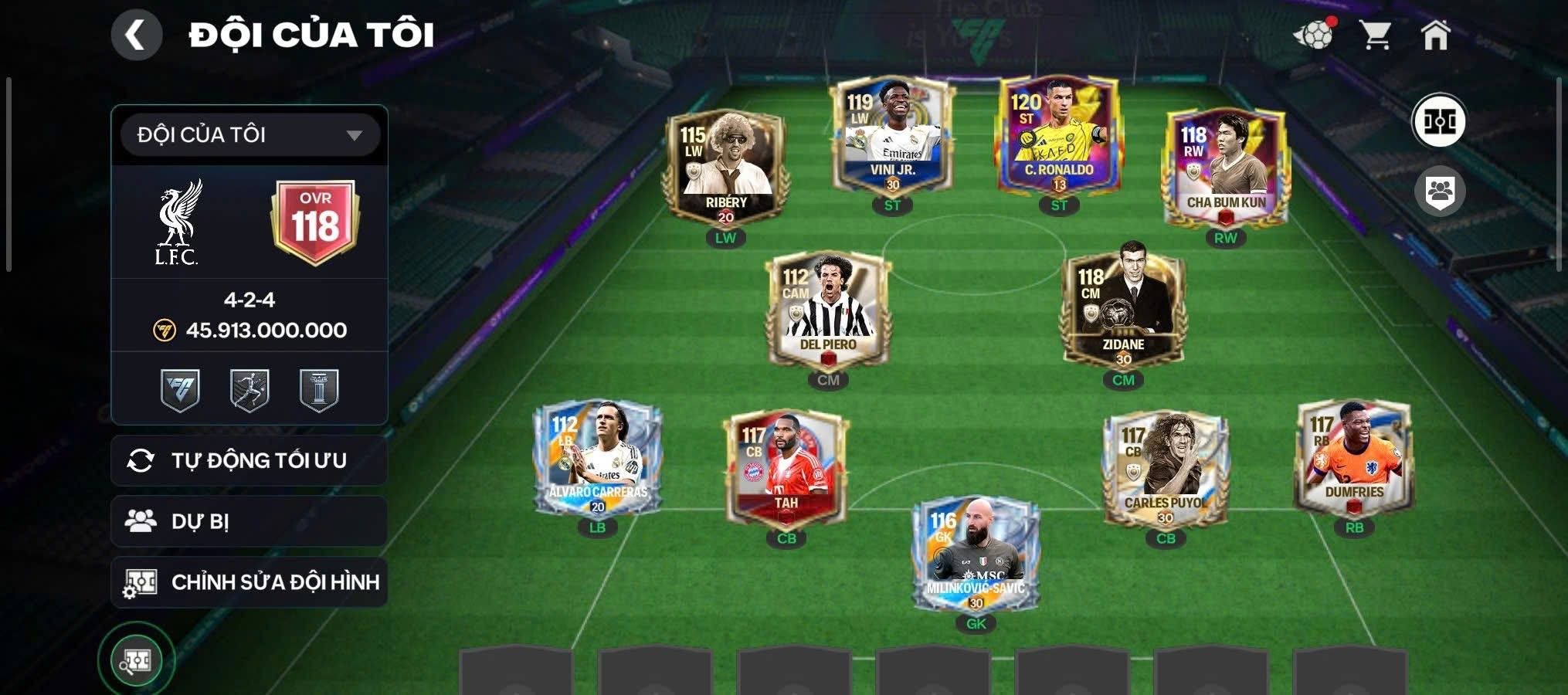Switch to the player group view
The height and width of the screenshot is (695, 1568).
(1440, 191)
